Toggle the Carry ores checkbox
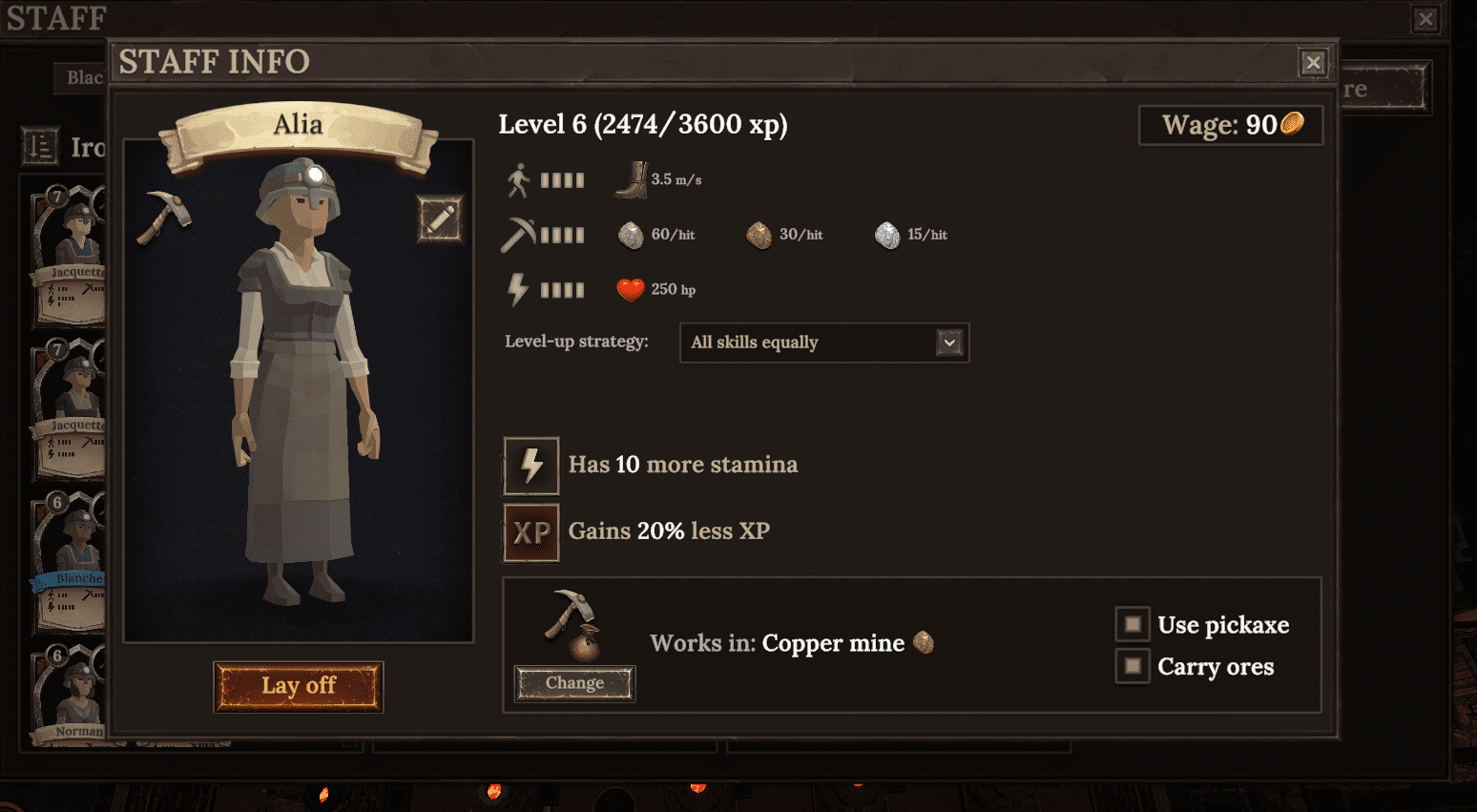The height and width of the screenshot is (812, 1477). coord(1132,666)
